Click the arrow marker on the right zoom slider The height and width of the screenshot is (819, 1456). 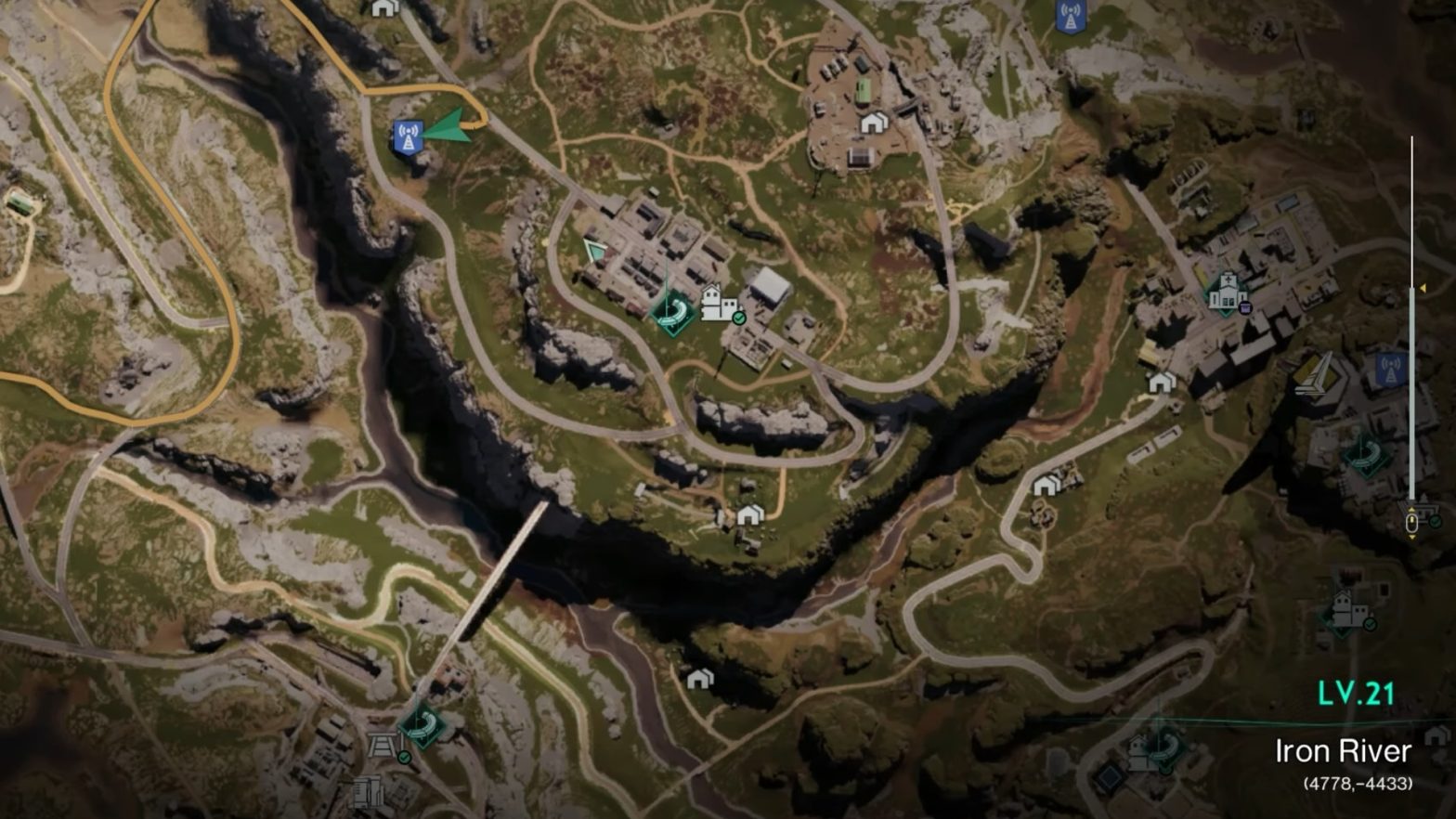point(1423,288)
